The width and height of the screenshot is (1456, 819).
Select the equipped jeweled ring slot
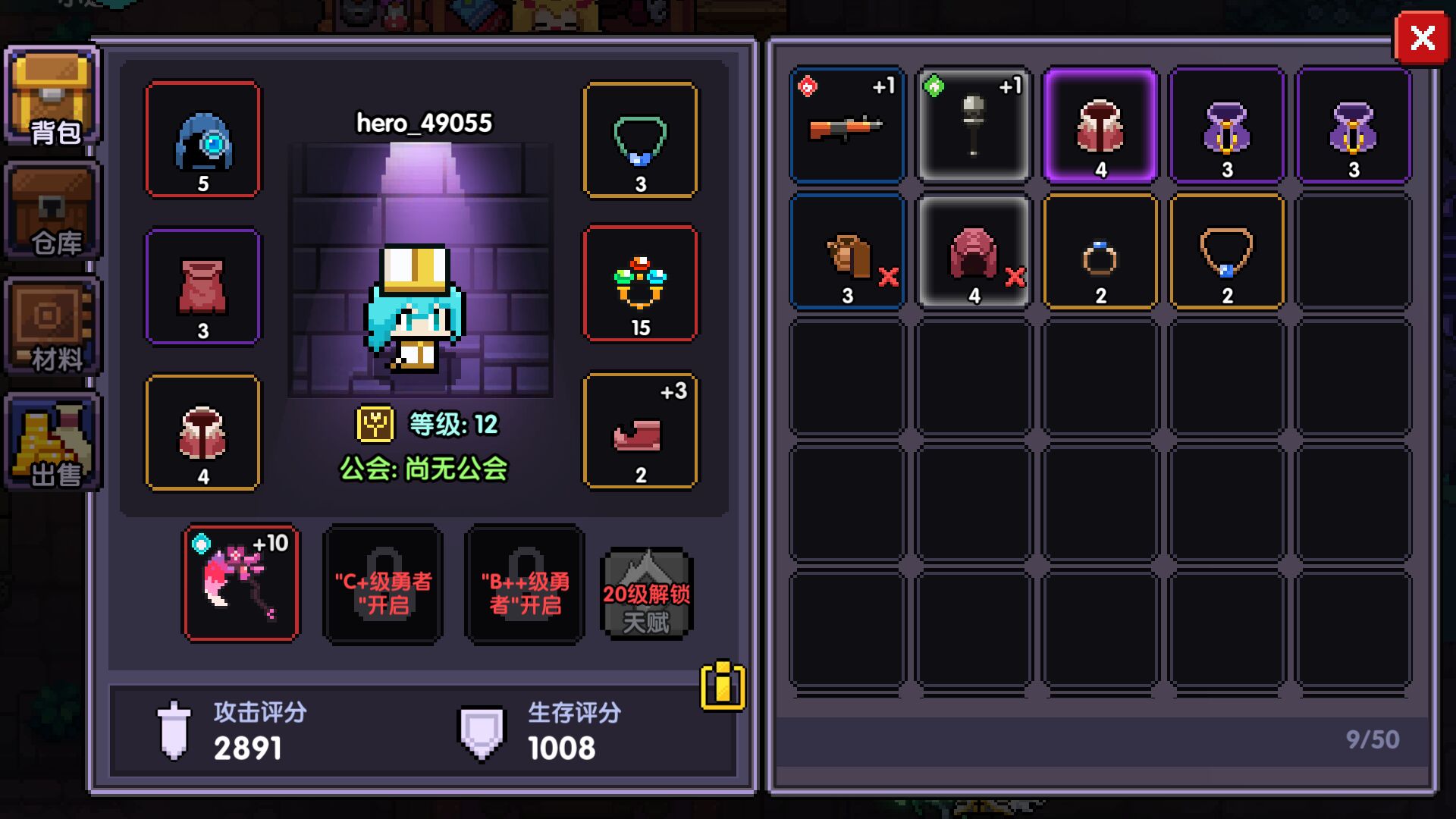click(640, 284)
